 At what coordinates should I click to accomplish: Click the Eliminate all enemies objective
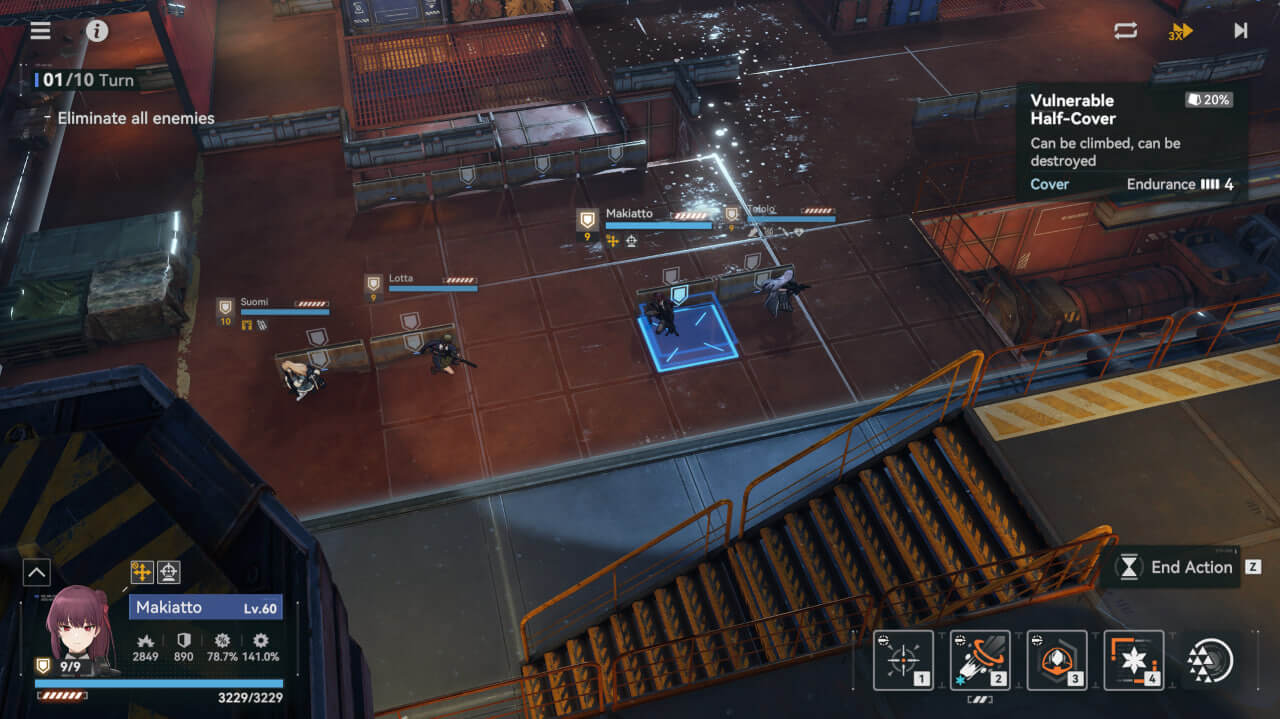135,118
